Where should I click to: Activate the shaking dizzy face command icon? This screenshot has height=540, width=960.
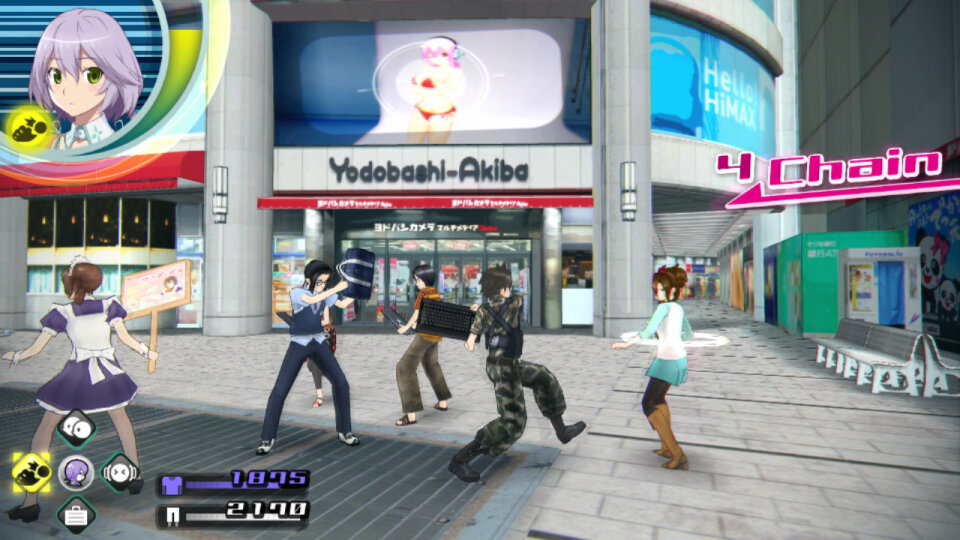[119, 470]
